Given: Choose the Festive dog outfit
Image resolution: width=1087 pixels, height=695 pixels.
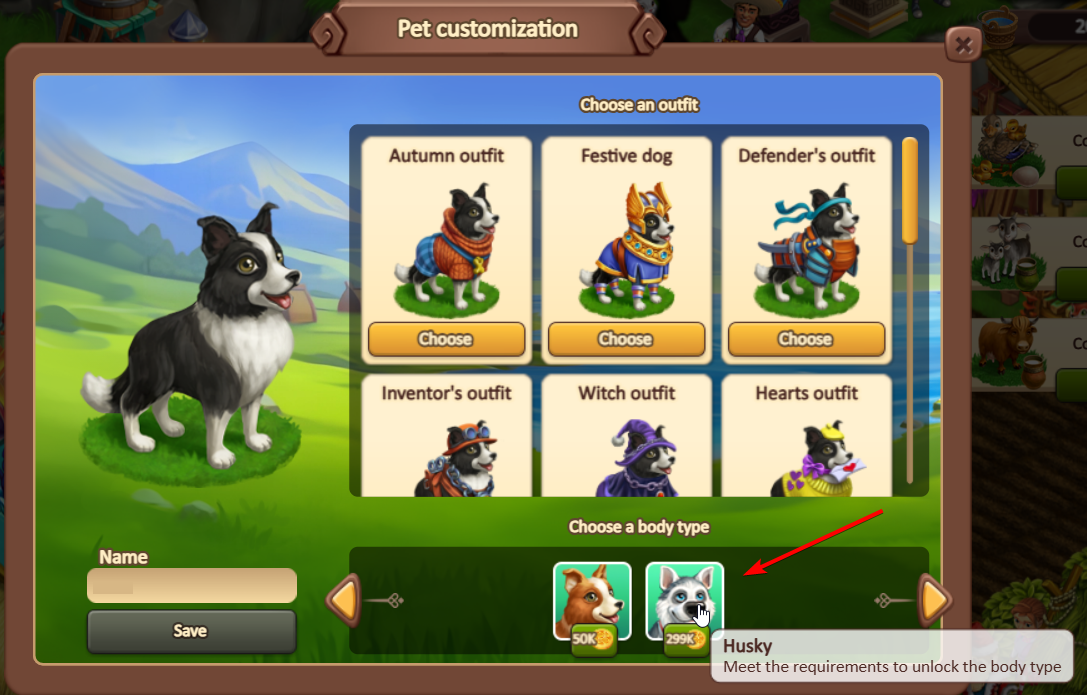Looking at the screenshot, I should 626,339.
